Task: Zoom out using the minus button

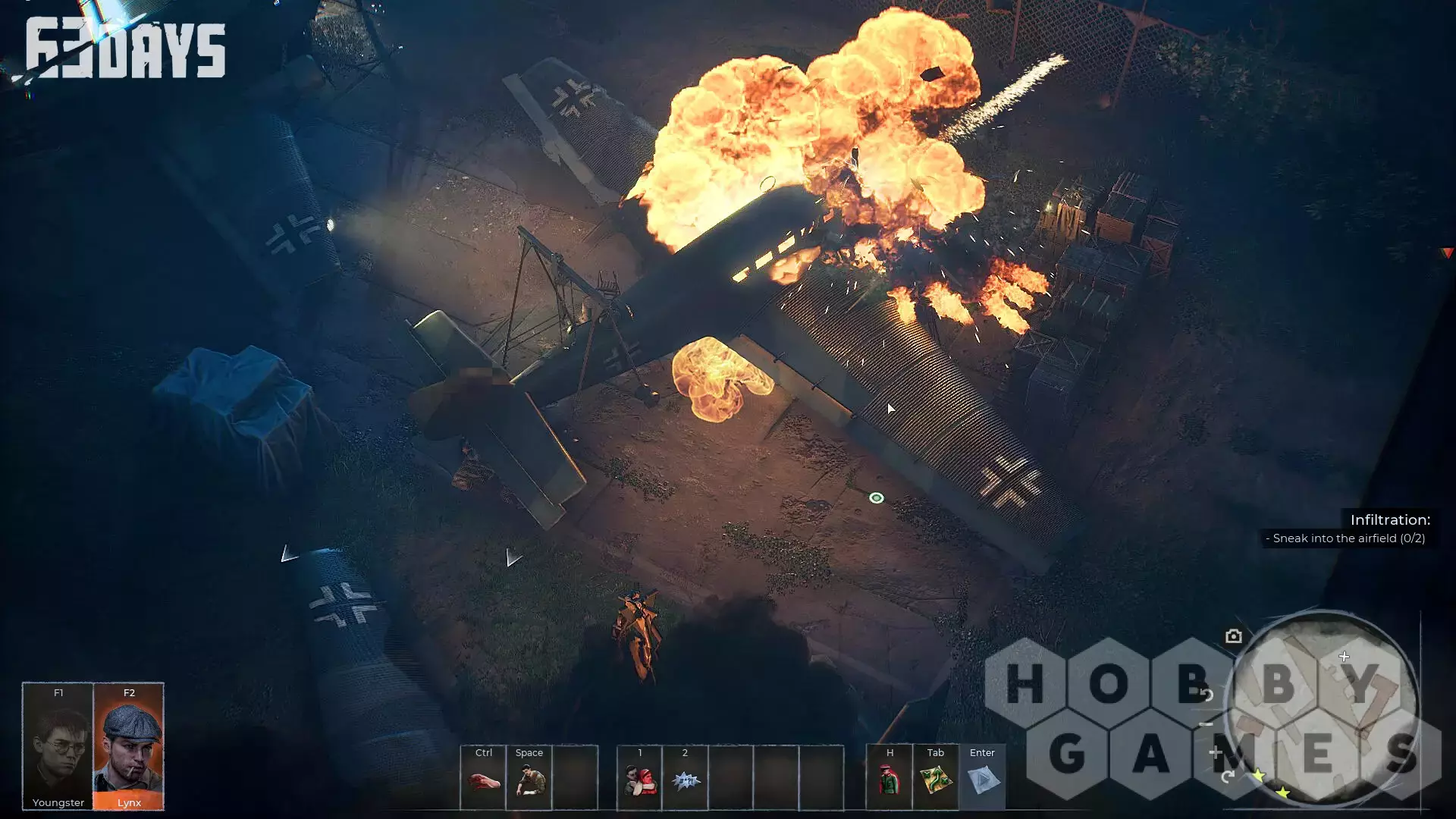Action: point(1207,724)
